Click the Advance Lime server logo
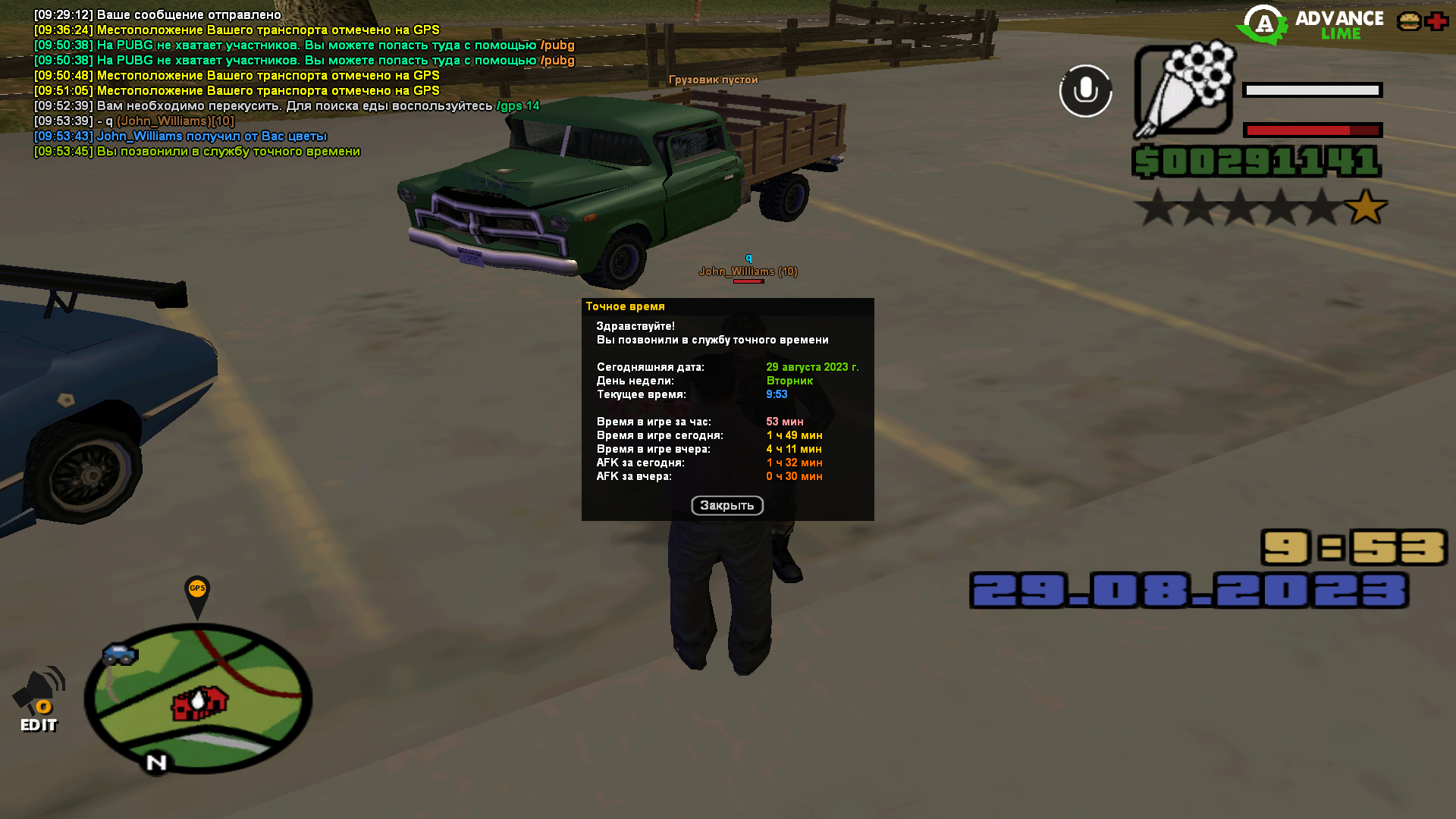 click(x=1310, y=24)
